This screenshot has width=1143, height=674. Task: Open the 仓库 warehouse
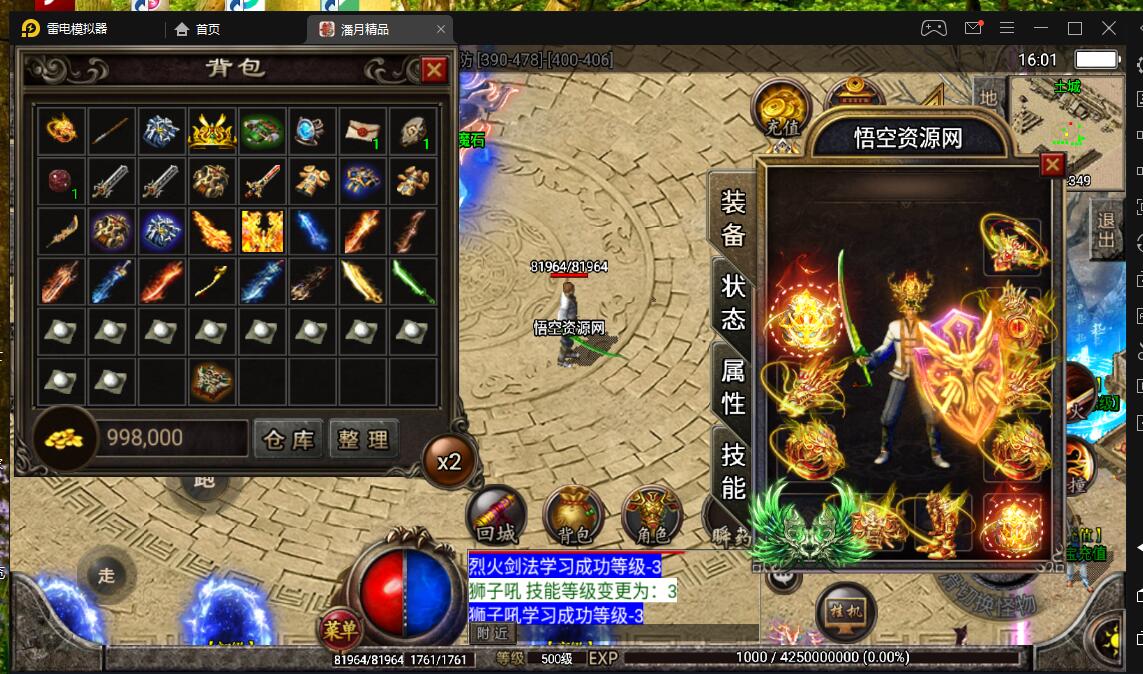coord(288,439)
